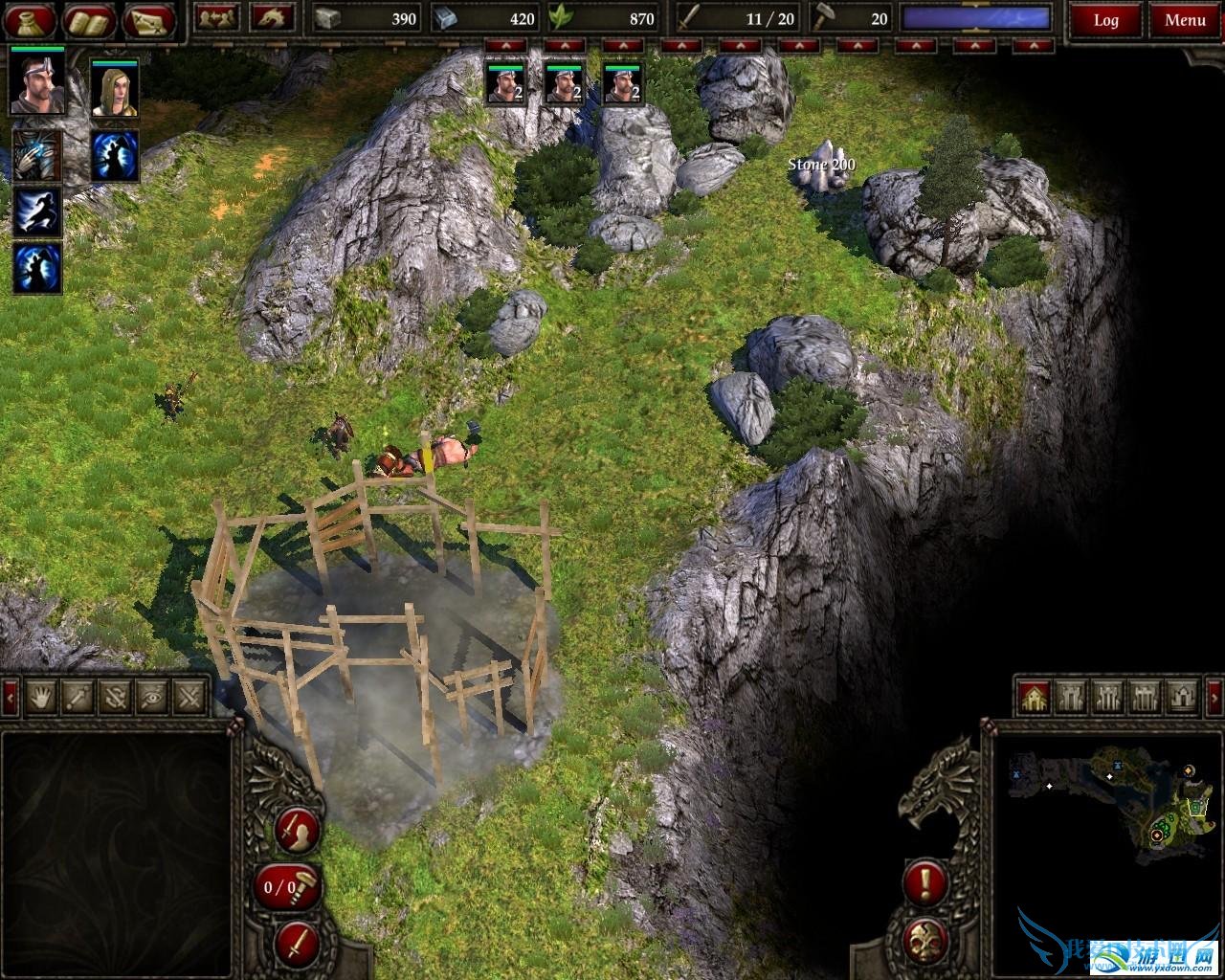Click the cracked skull button
1225x980 pixels.
pyautogui.click(x=925, y=939)
